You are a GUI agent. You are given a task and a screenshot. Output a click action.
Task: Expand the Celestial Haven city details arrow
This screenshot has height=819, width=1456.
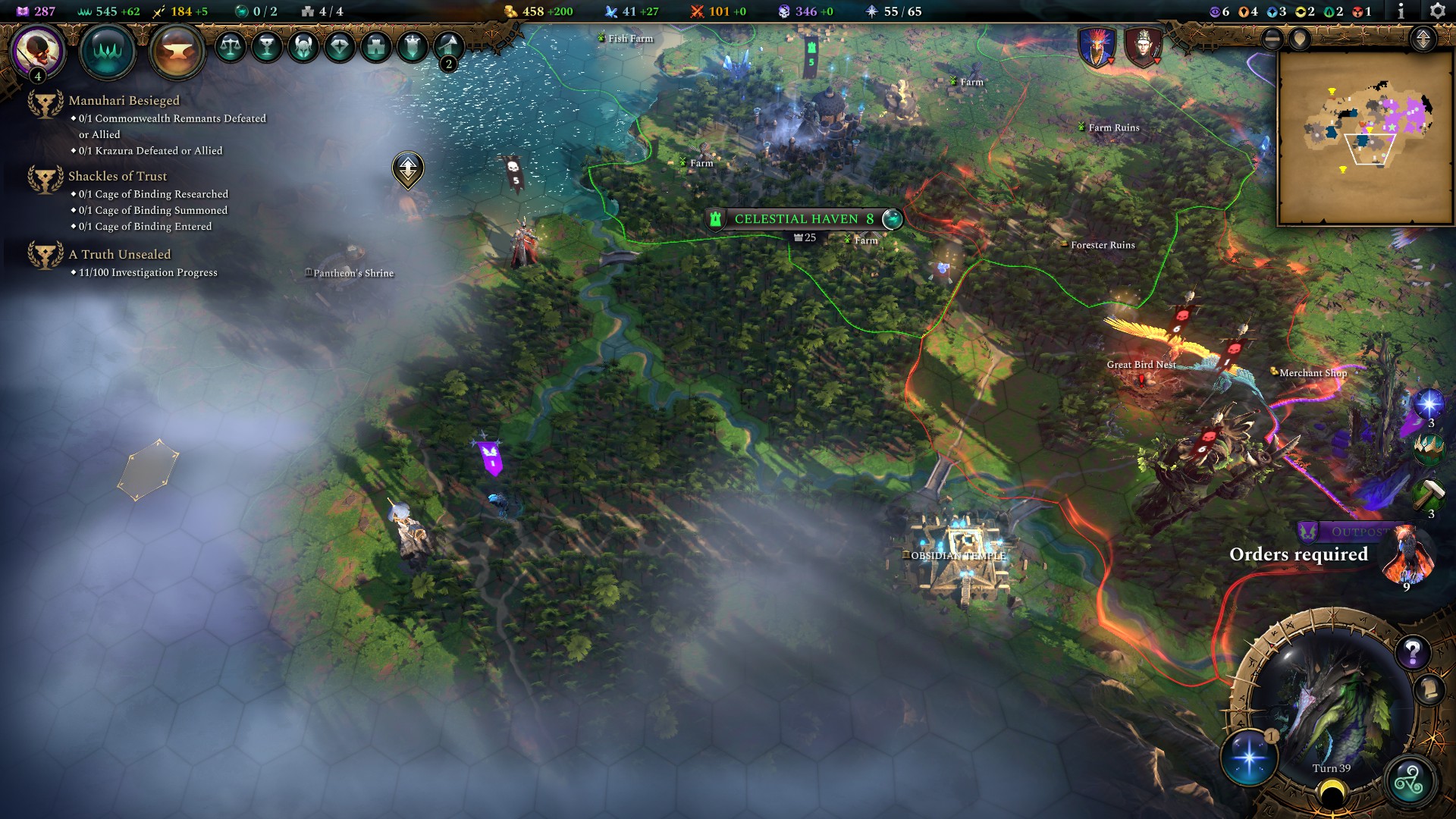coord(891,218)
